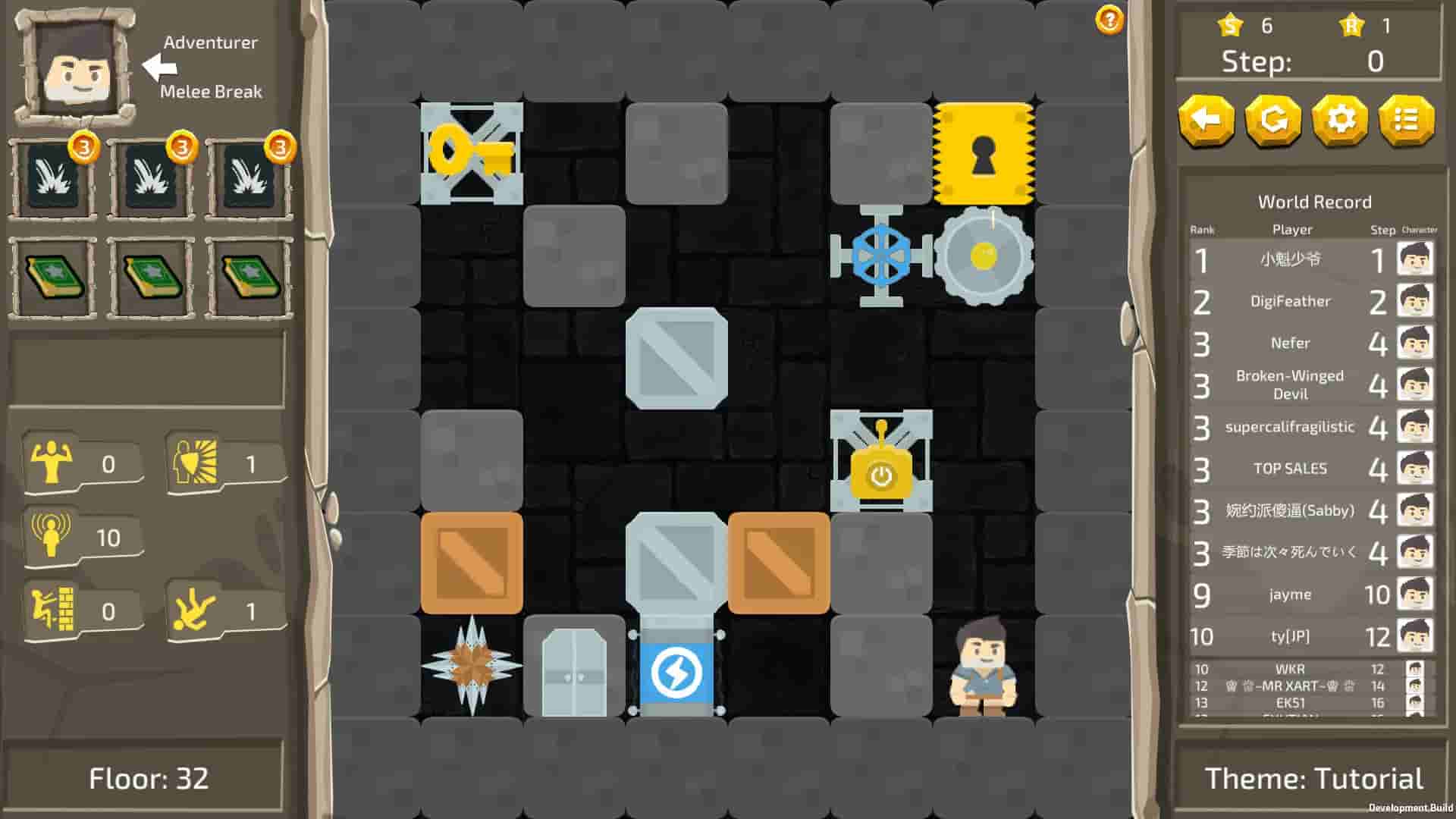The width and height of the screenshot is (1456, 819).
Task: Select DigiFeather's leaderboard entry
Action: 1292,302
